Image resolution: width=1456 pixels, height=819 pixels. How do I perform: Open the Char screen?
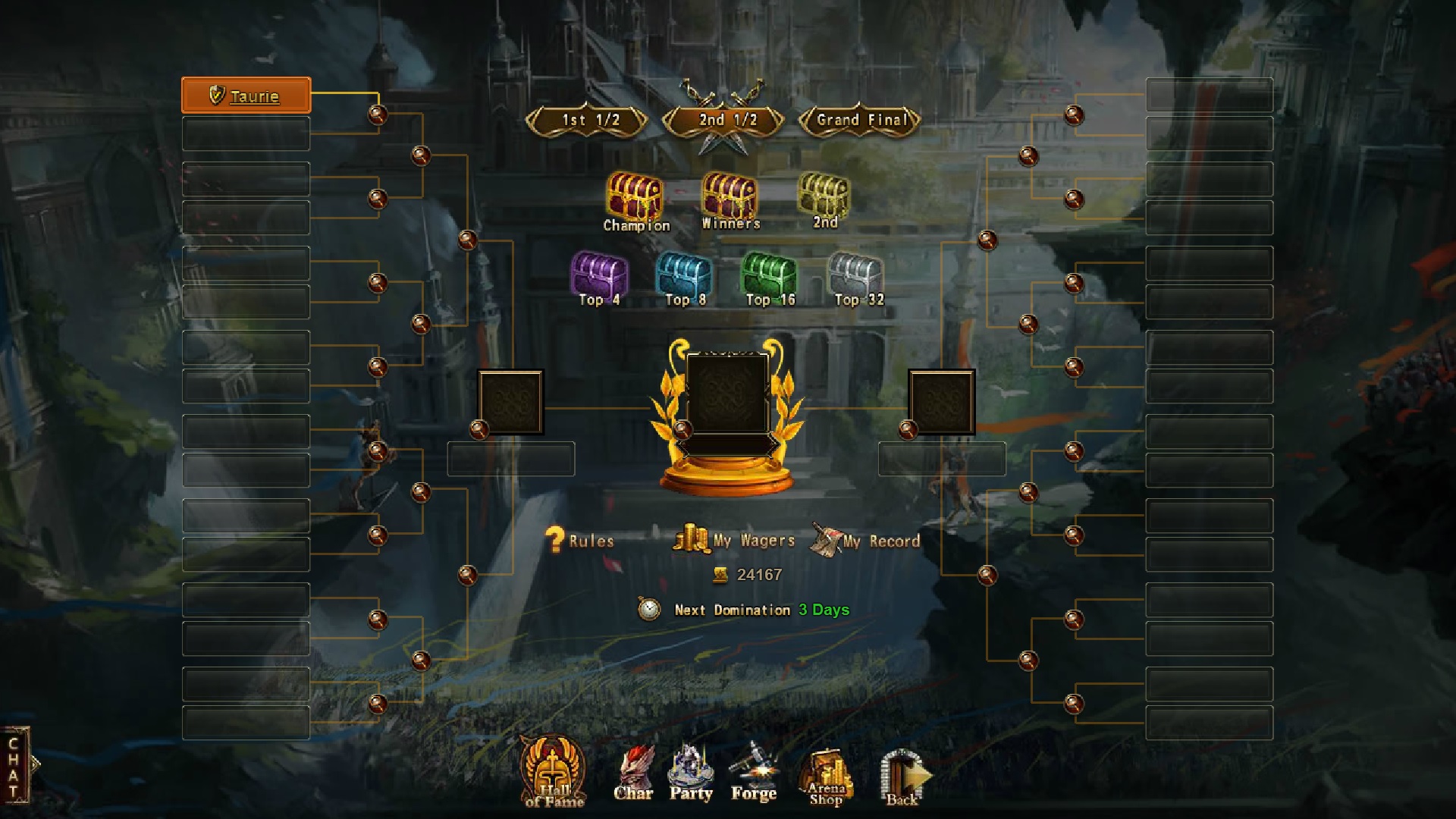click(633, 774)
